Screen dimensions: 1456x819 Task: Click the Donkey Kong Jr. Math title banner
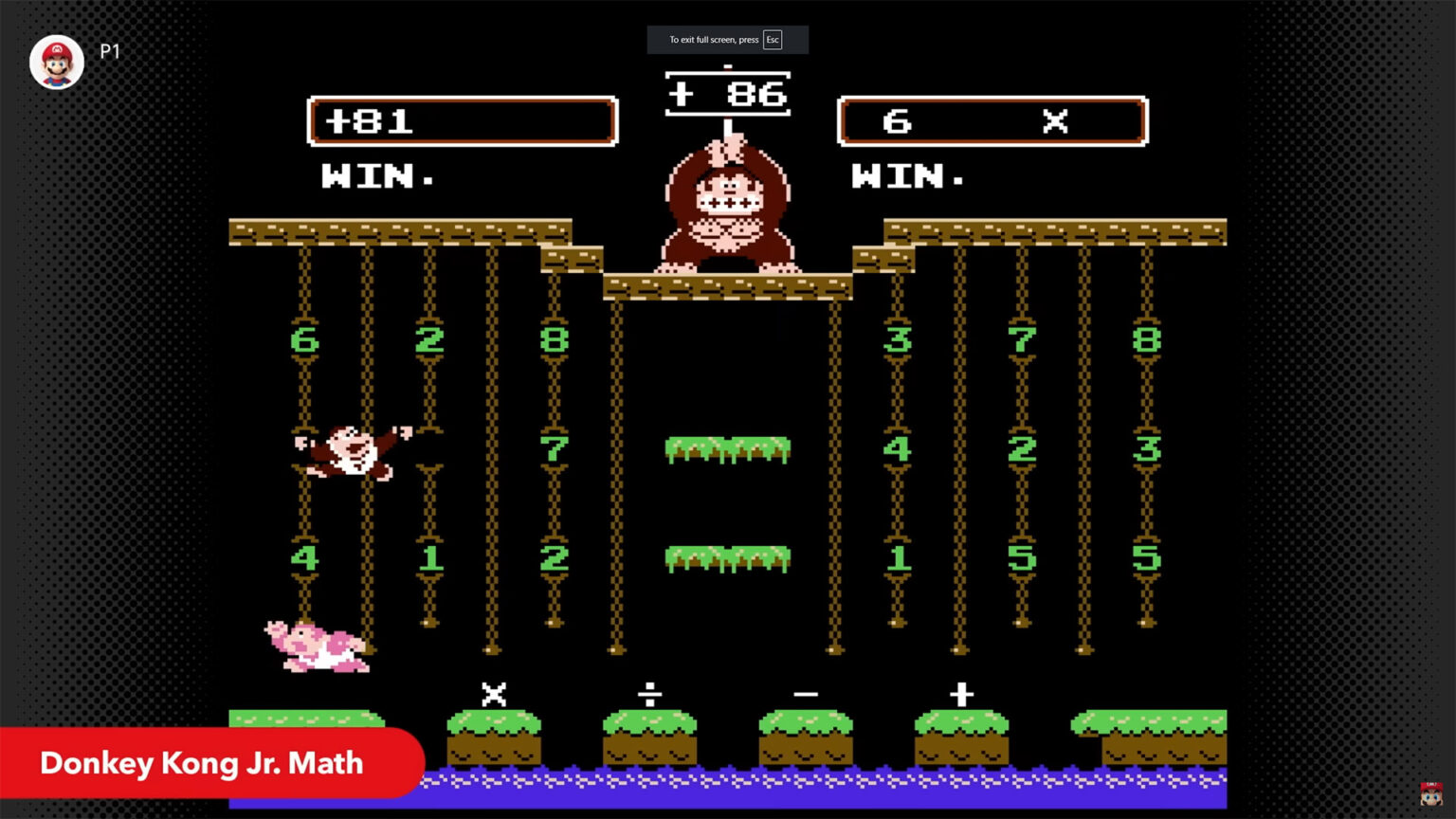[x=200, y=763]
